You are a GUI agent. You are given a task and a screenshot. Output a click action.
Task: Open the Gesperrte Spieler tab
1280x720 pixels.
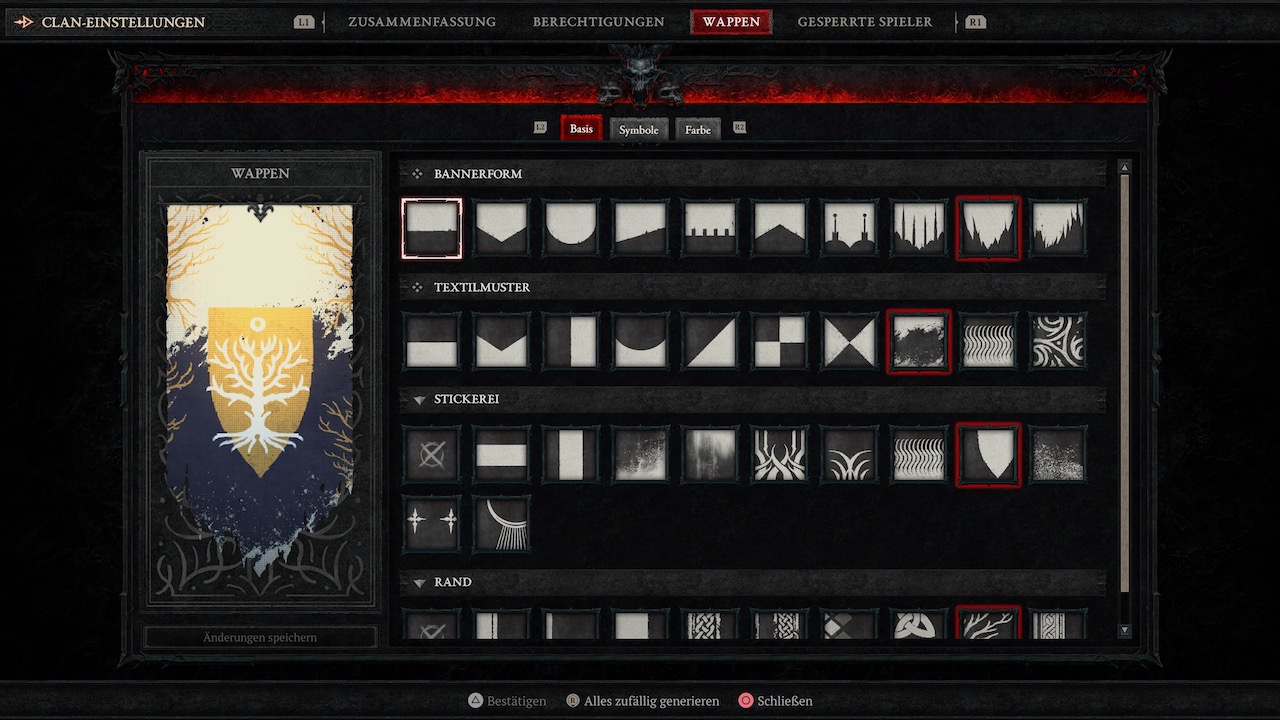pos(864,22)
